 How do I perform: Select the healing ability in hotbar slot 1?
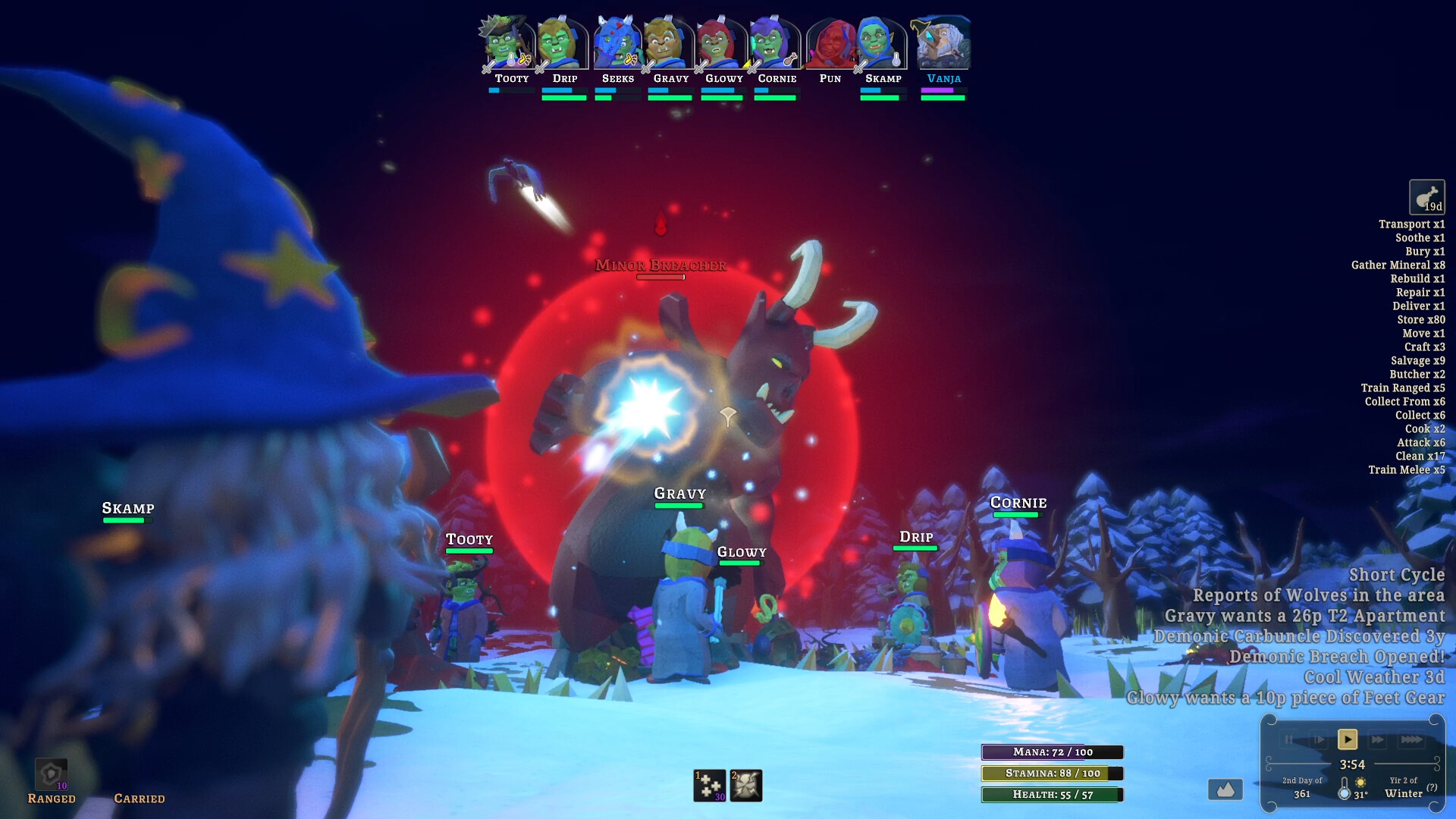pos(710,785)
